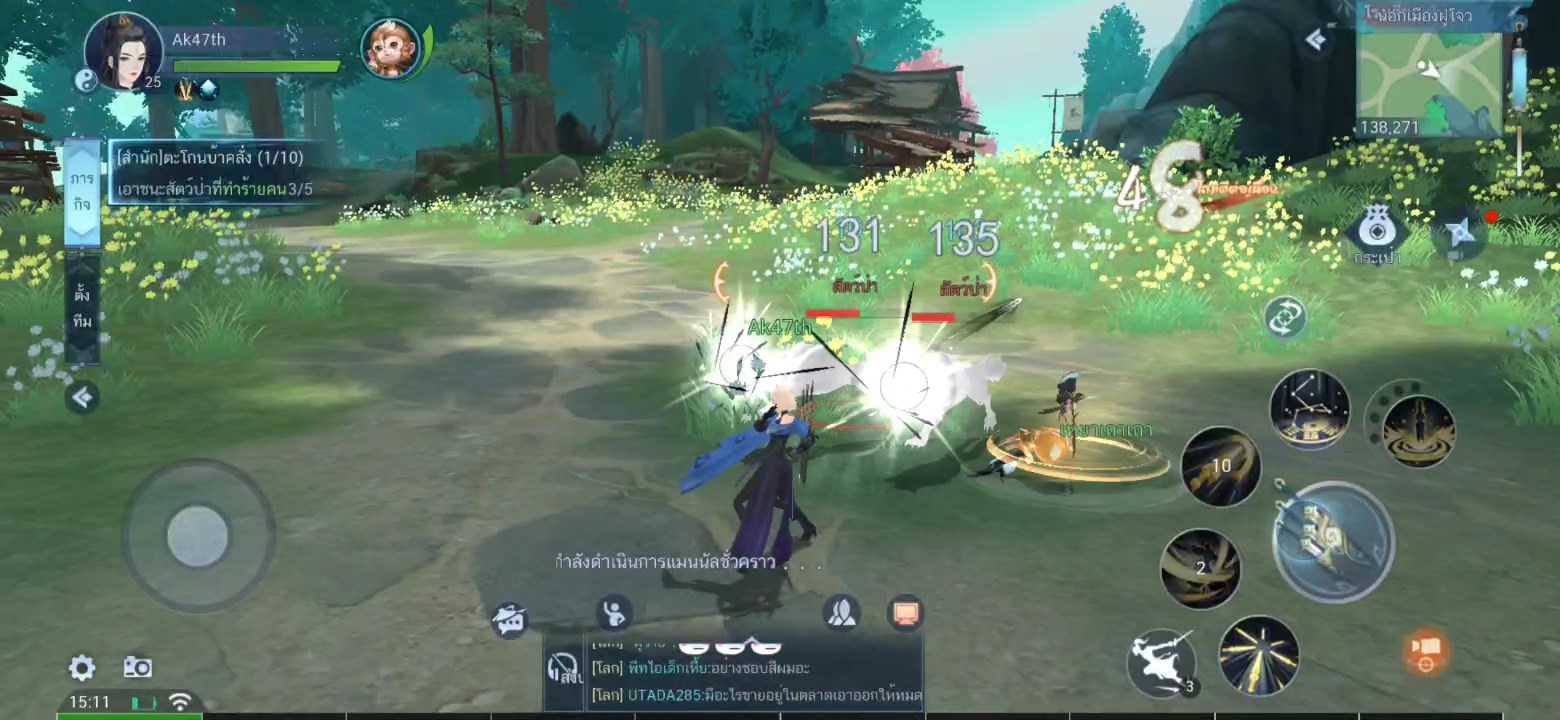Open the gear settings menu
The width and height of the screenshot is (1560, 720).
[x=82, y=668]
